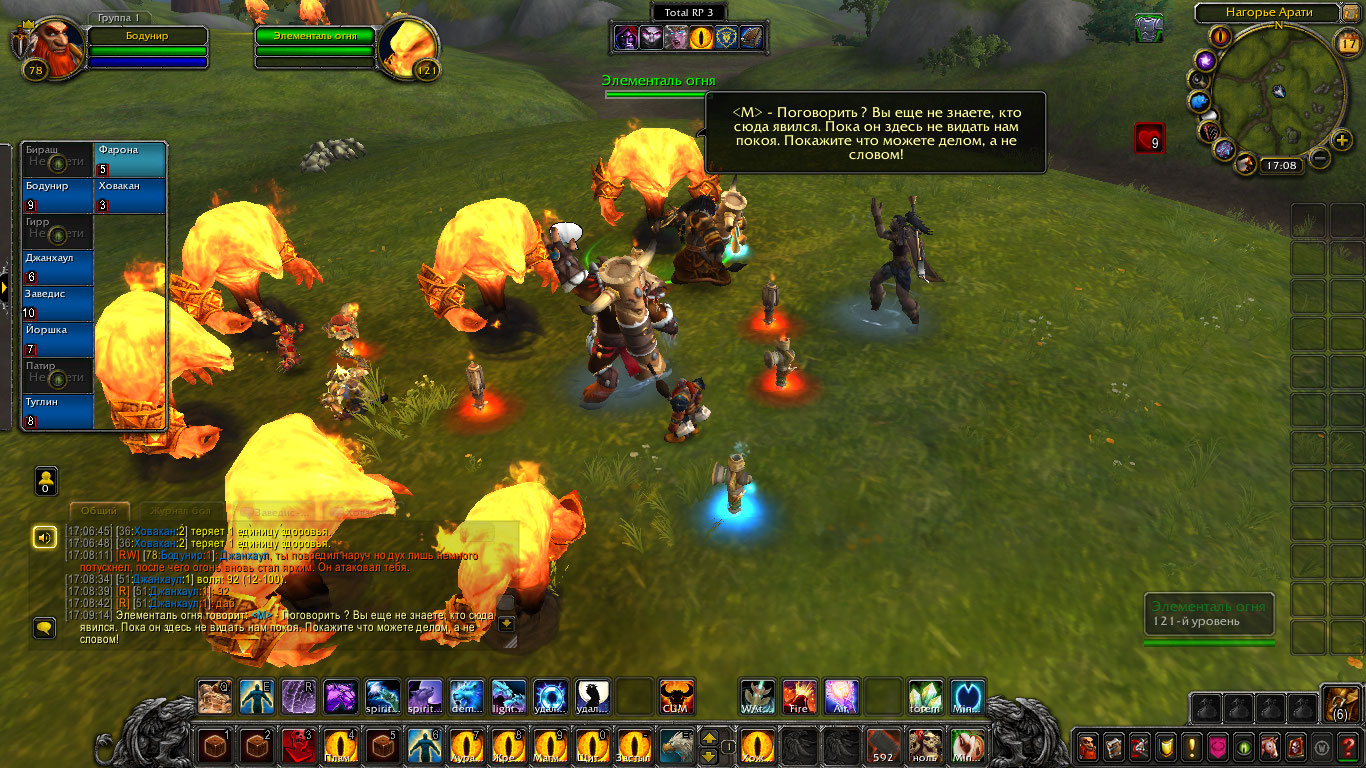
Task: Use the gryphon mount action button
Action: (675, 746)
